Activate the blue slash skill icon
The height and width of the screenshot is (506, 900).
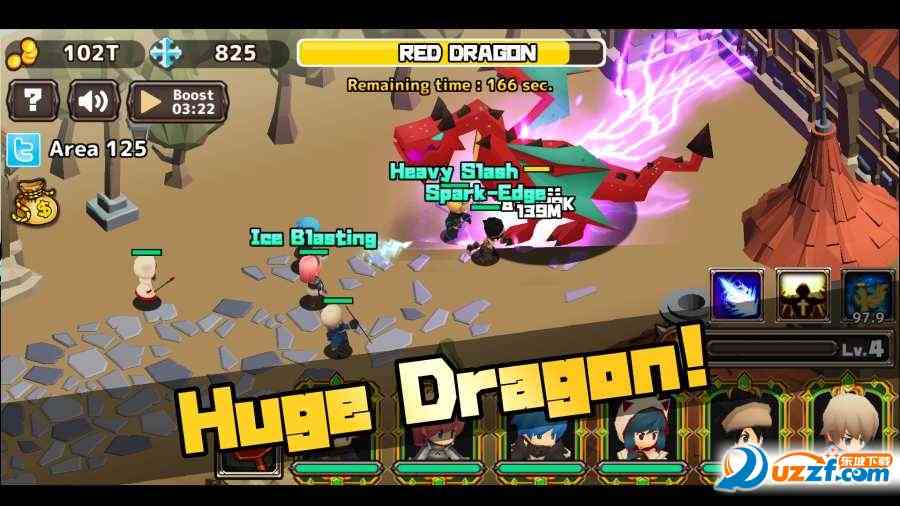pyautogui.click(x=736, y=296)
